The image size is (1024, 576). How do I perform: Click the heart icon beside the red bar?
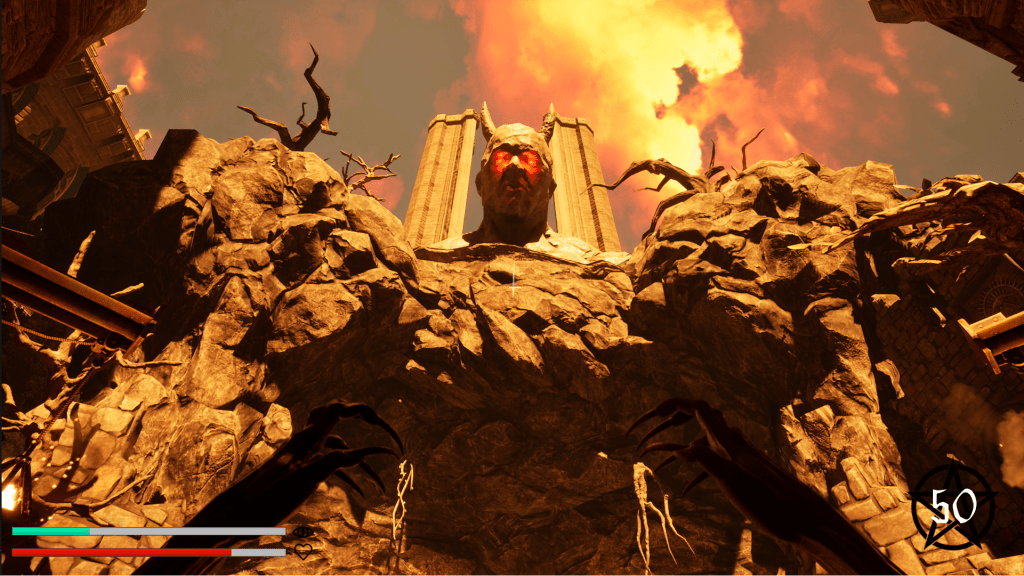(x=303, y=551)
